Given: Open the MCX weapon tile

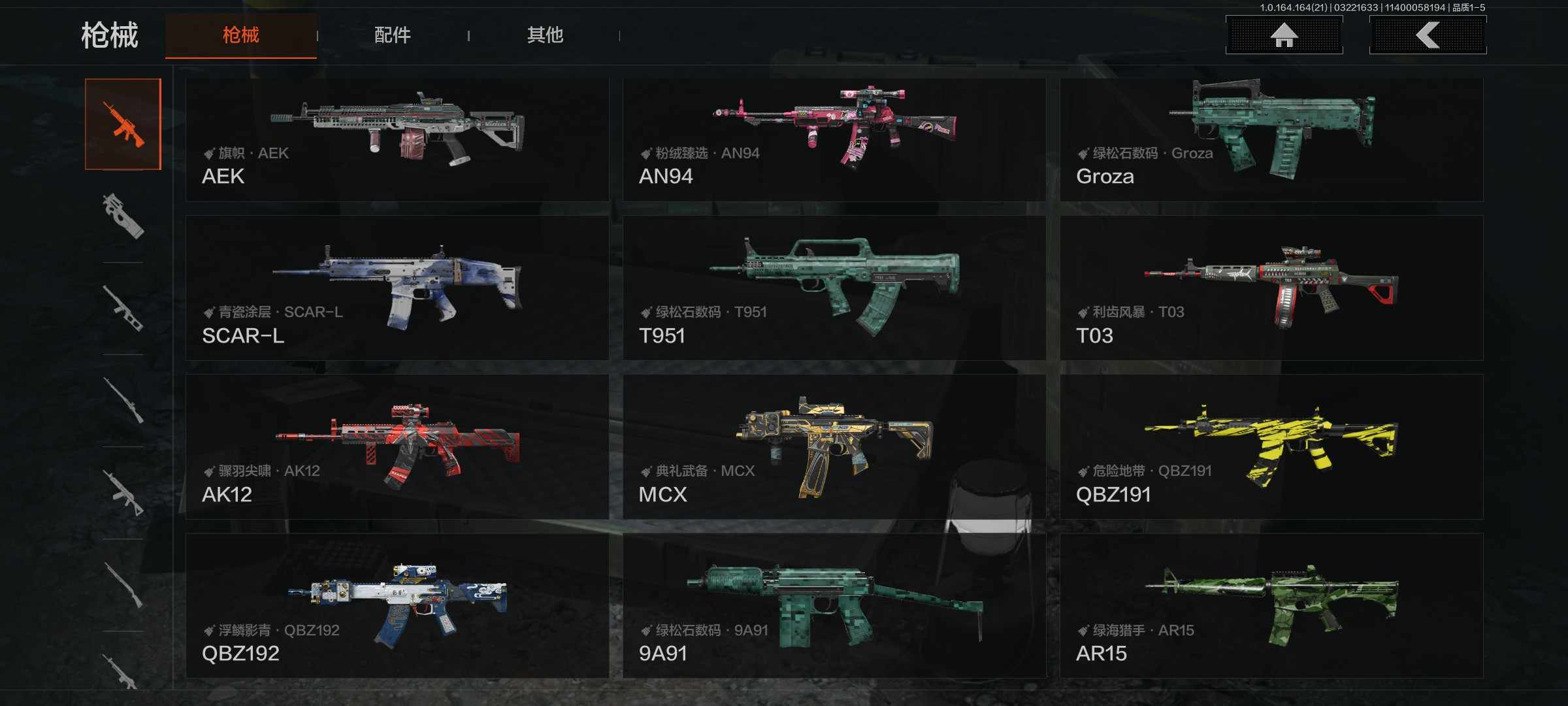Looking at the screenshot, I should 834,446.
